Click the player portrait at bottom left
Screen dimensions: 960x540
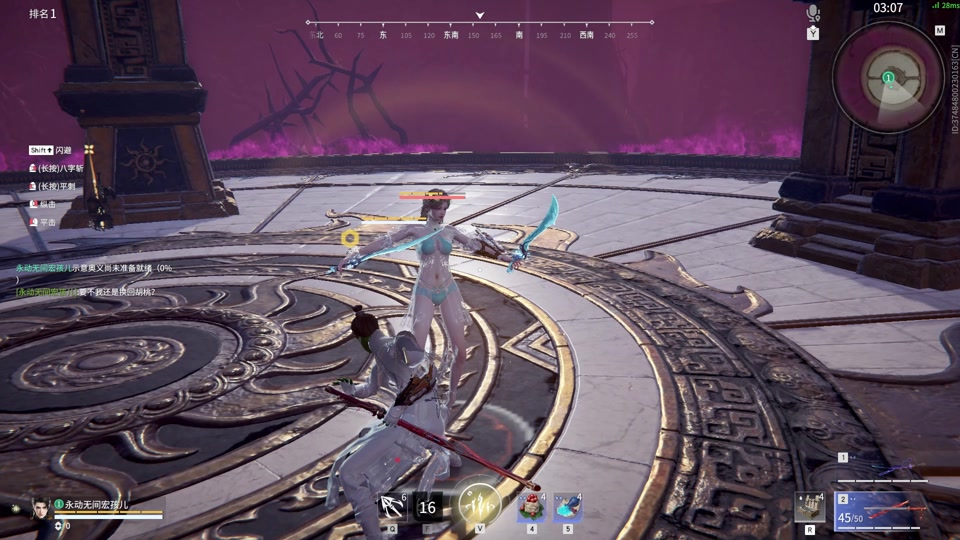(41, 507)
